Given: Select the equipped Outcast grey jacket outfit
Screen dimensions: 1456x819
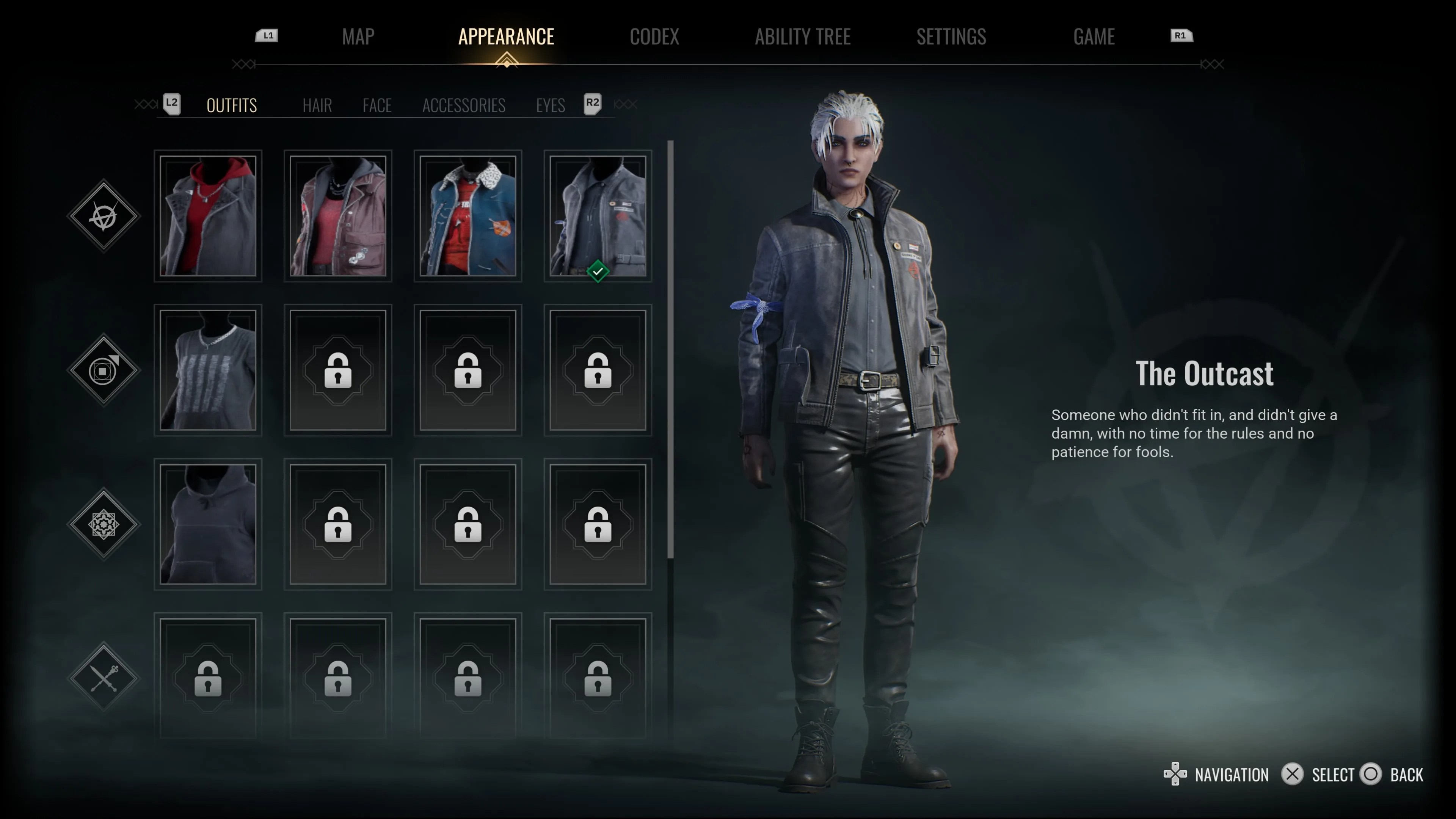Looking at the screenshot, I should point(598,216).
